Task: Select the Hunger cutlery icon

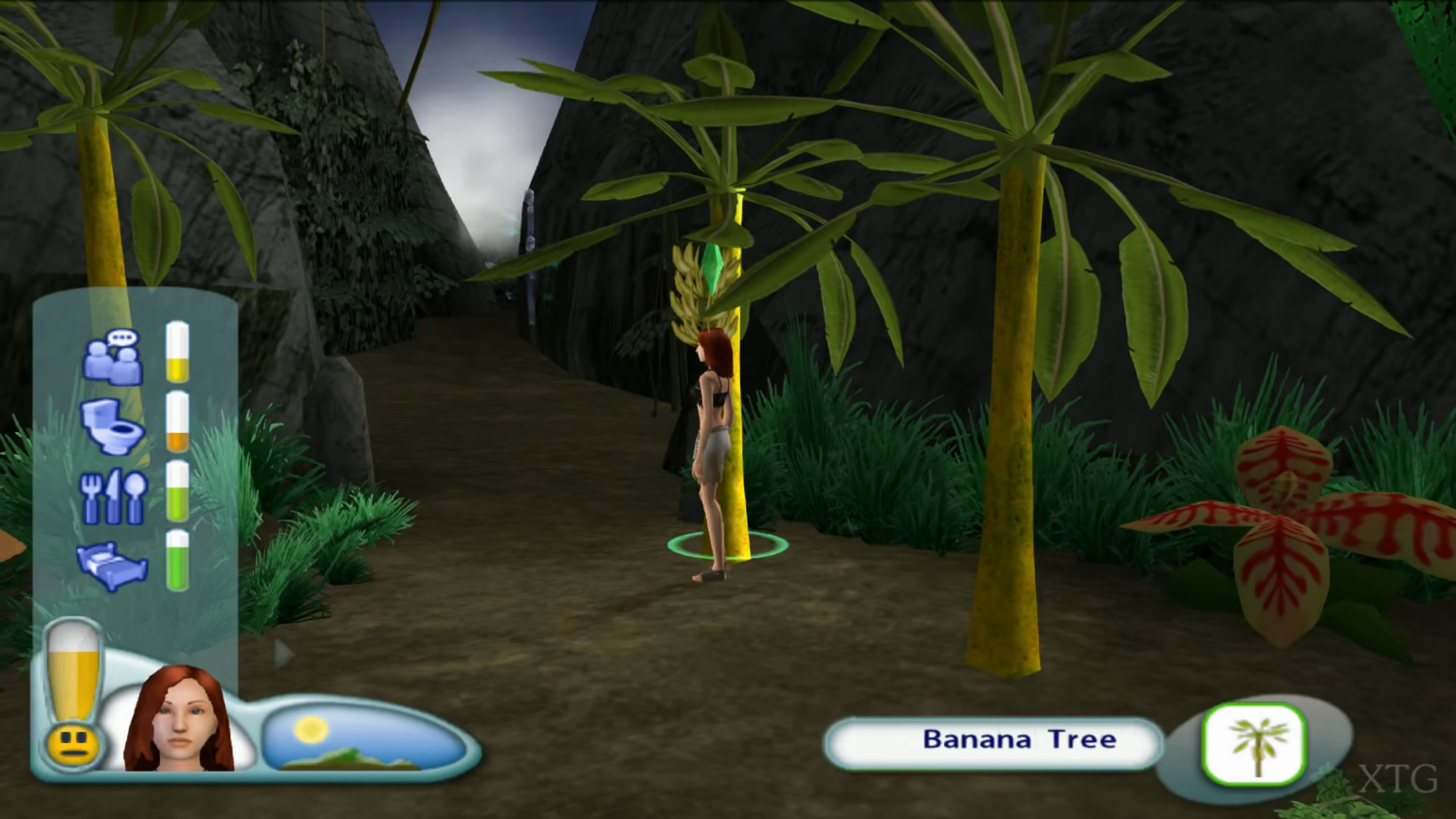Action: point(114,495)
